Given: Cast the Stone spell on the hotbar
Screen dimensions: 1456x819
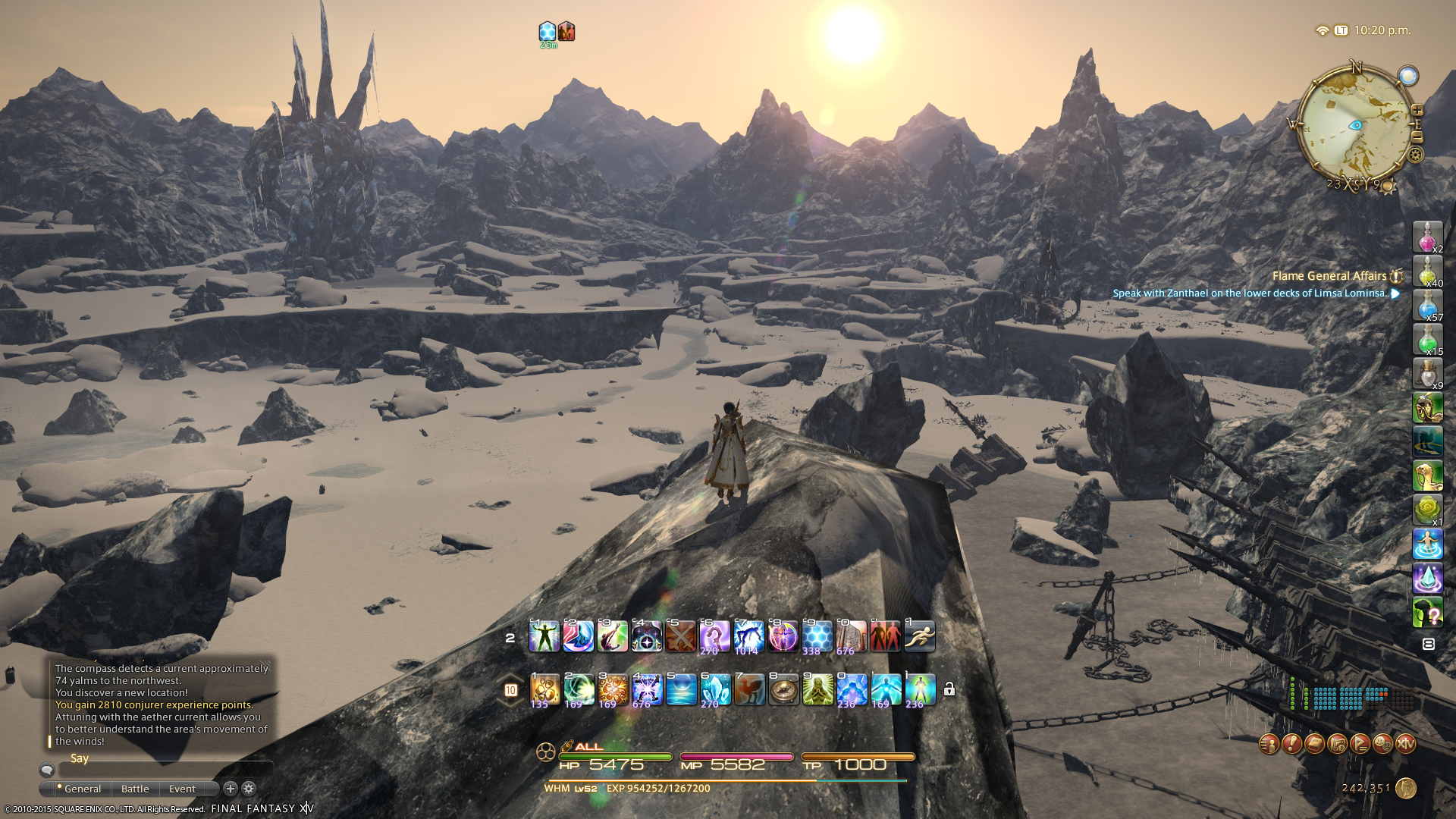Looking at the screenshot, I should pyautogui.click(x=544, y=689).
